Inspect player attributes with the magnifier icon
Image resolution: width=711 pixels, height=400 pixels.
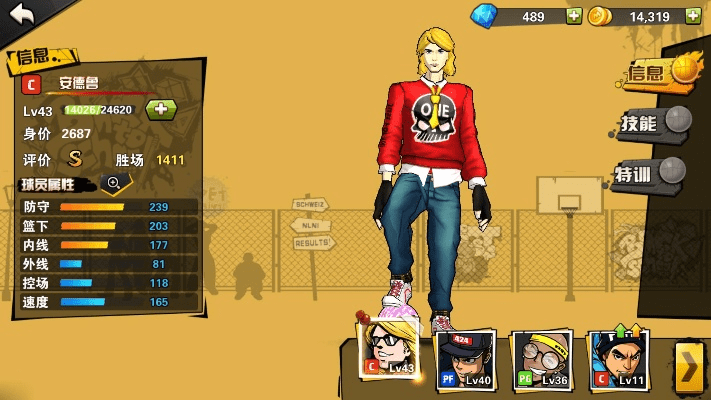(x=114, y=183)
